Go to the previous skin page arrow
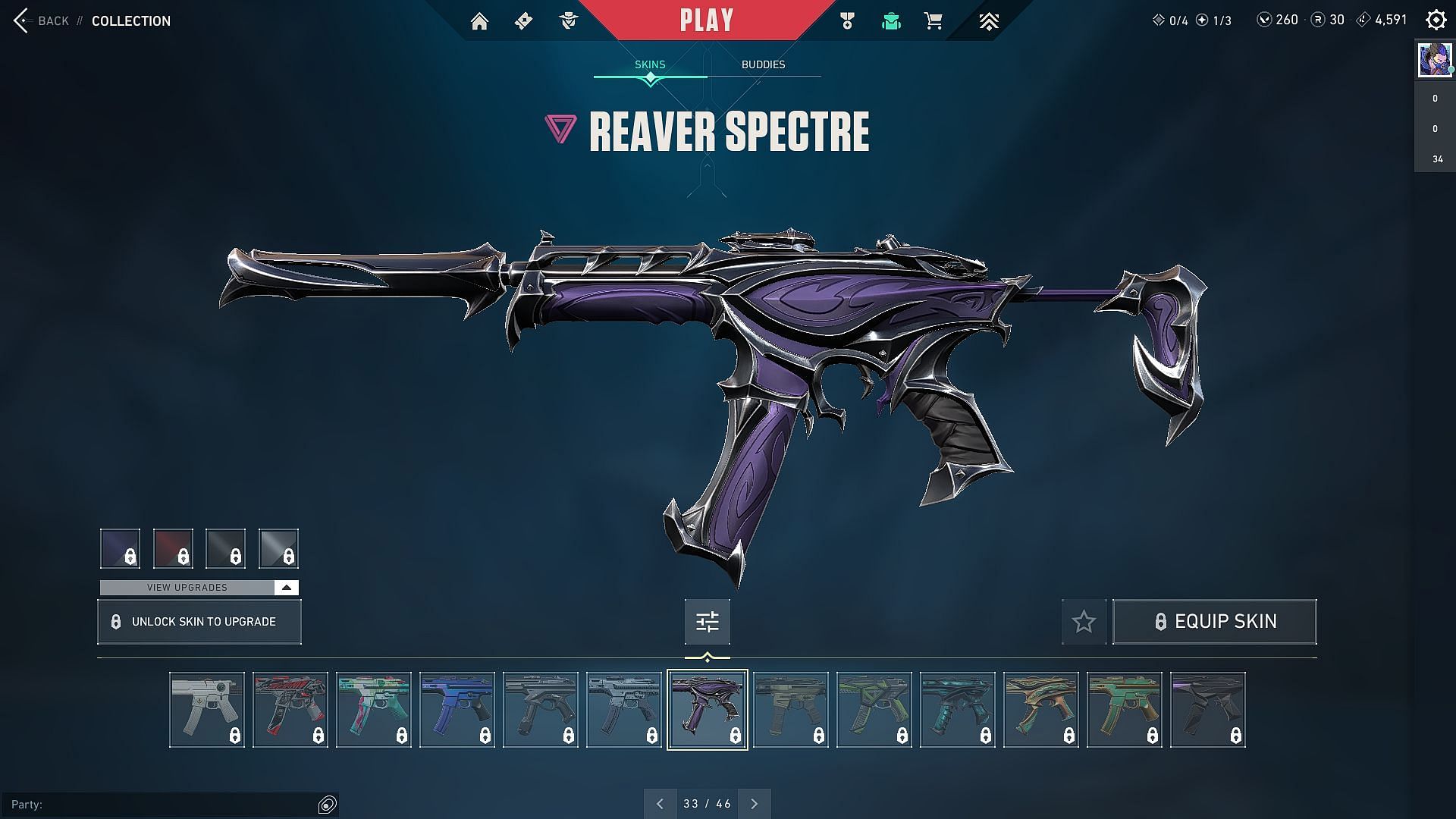 [660, 804]
